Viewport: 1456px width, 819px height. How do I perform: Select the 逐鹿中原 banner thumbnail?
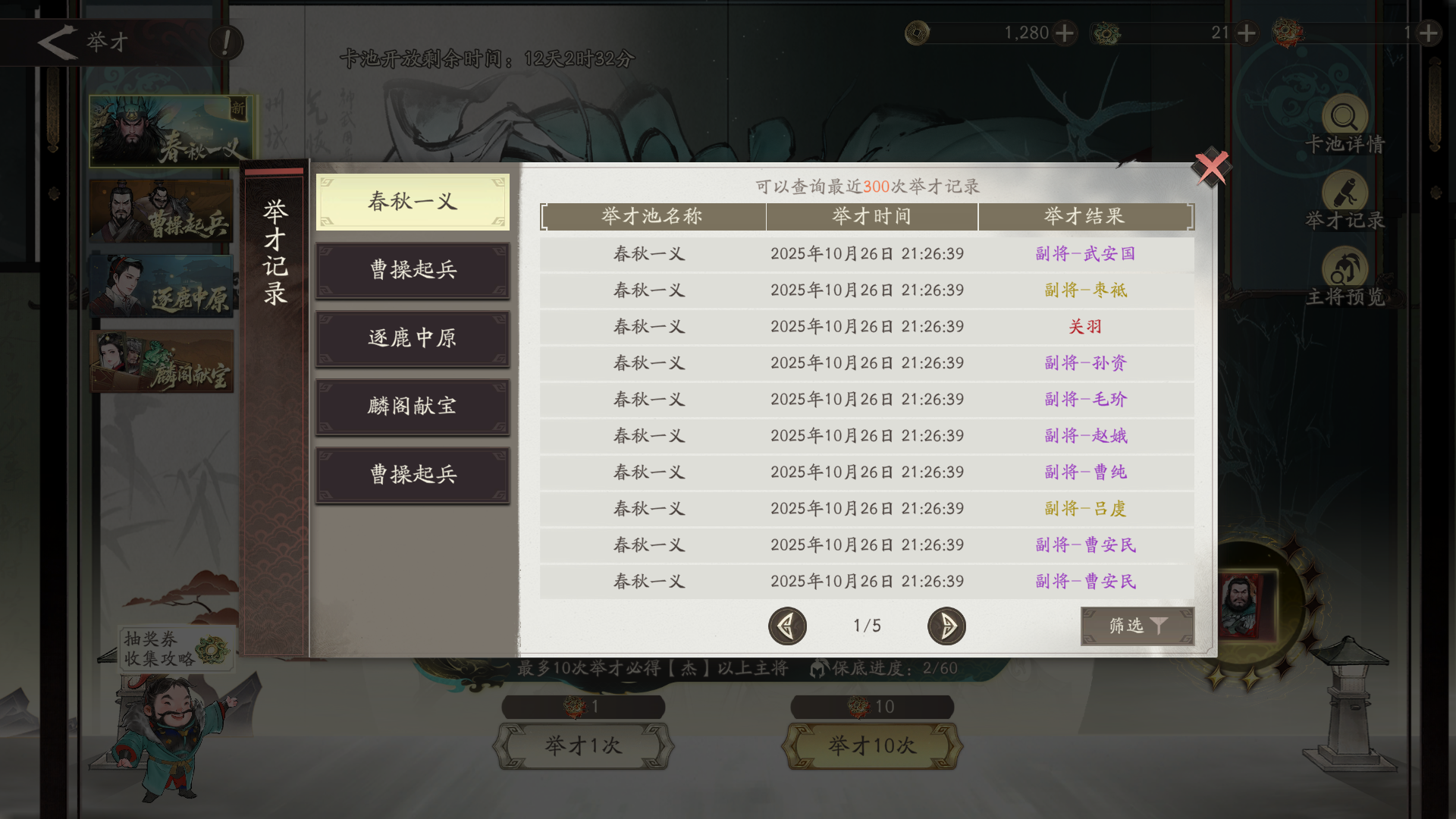162,286
